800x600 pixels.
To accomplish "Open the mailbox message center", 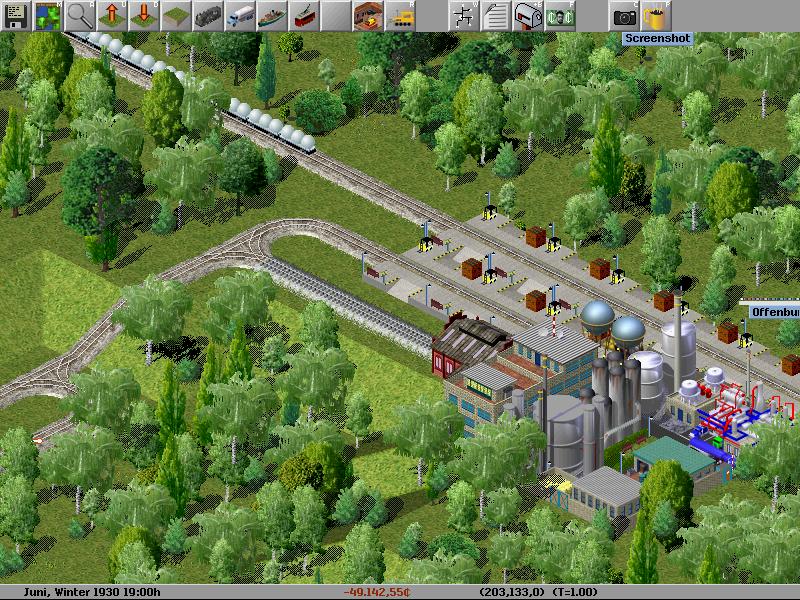I will [527, 15].
